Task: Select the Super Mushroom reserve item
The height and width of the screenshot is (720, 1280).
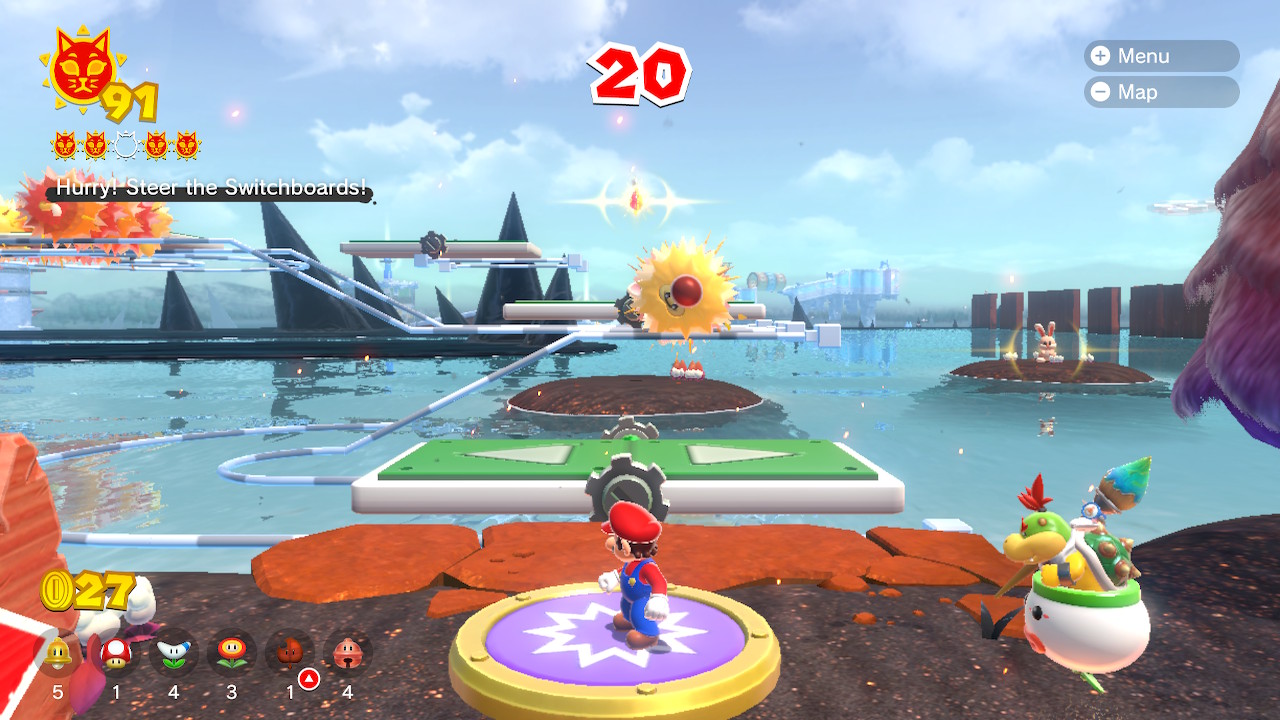Action: [x=116, y=654]
